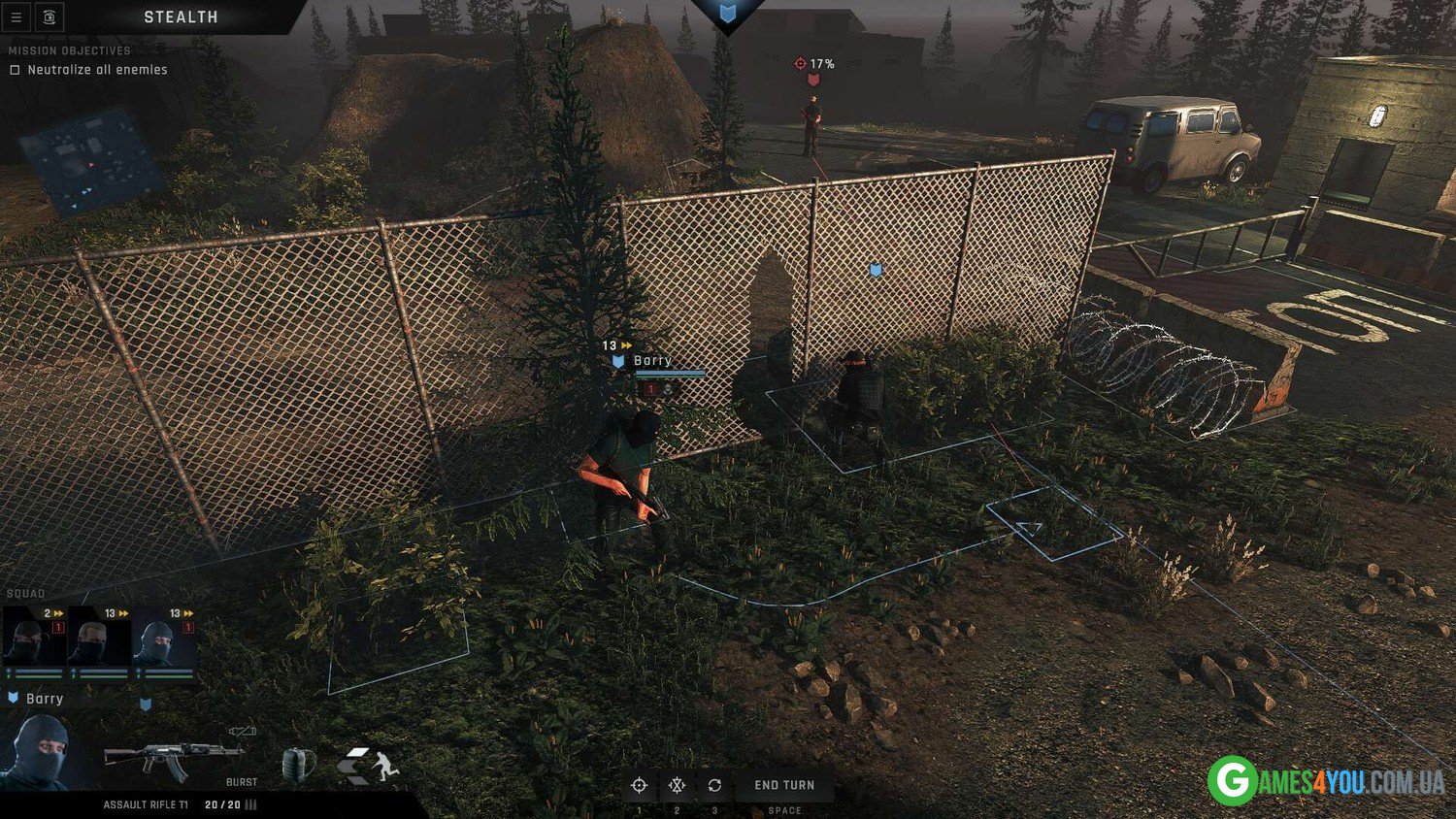Click the camera rotate icon button

(x=50, y=17)
